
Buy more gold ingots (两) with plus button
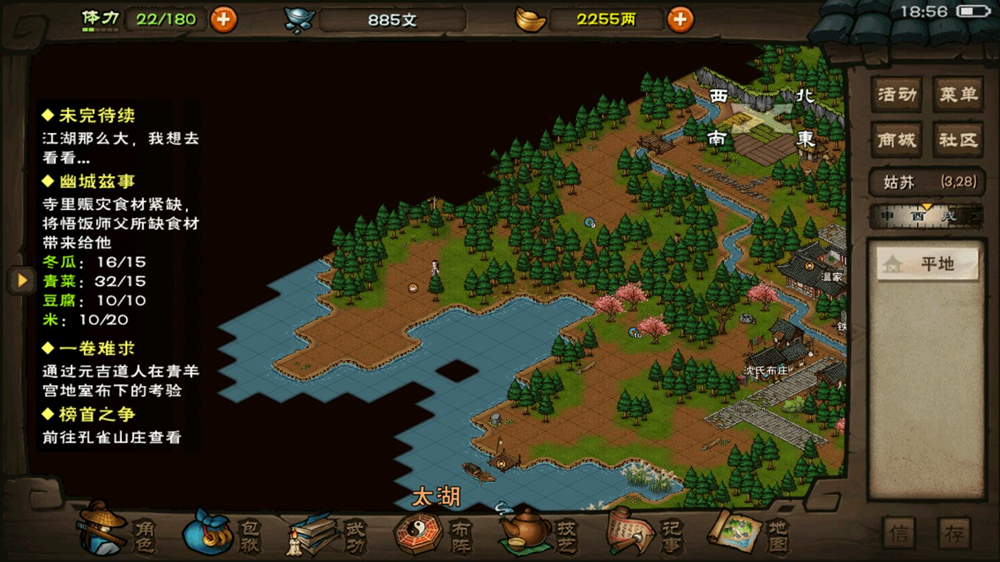coord(680,19)
